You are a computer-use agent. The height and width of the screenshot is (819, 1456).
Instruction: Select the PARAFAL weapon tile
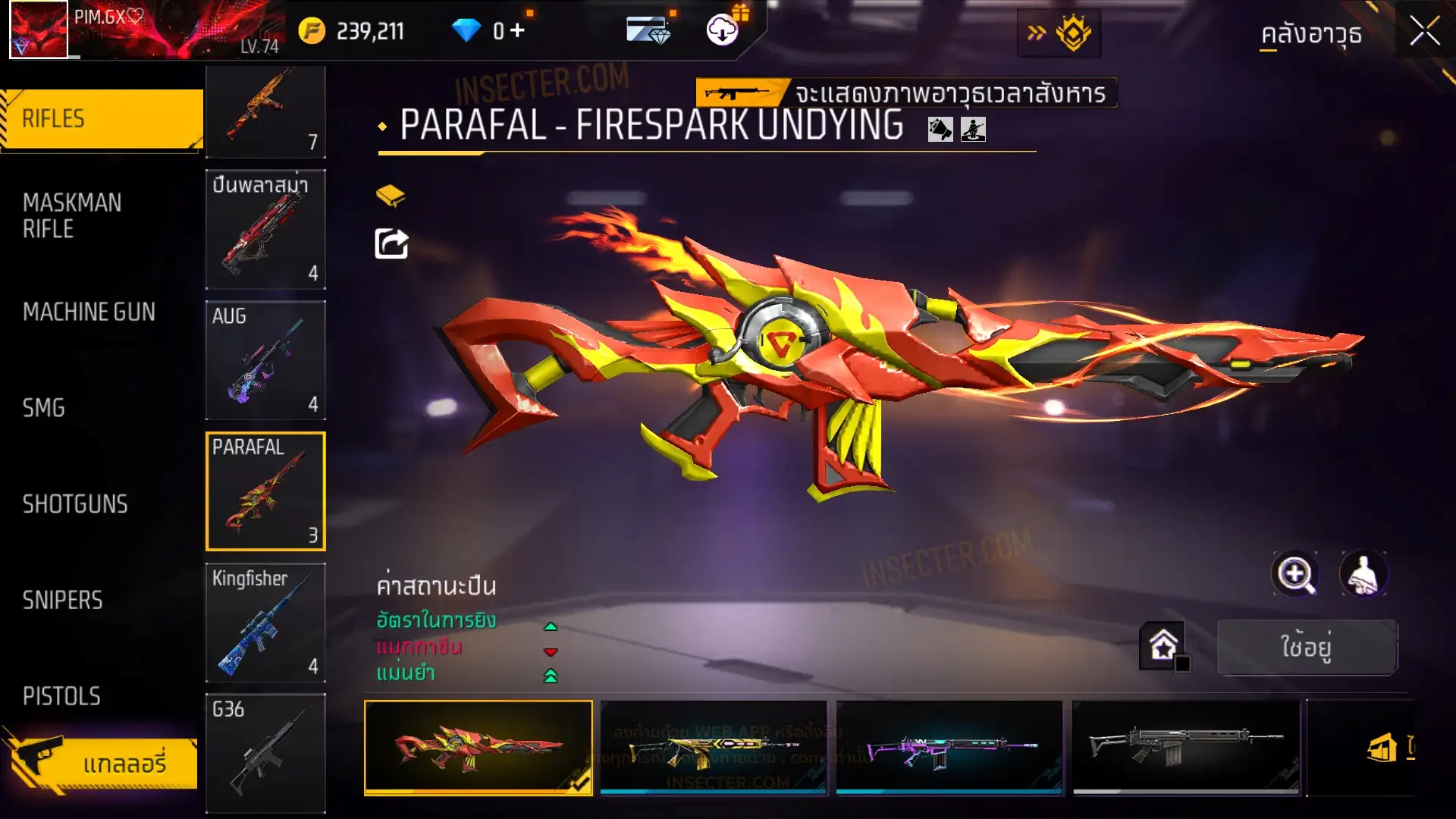pyautogui.click(x=265, y=491)
